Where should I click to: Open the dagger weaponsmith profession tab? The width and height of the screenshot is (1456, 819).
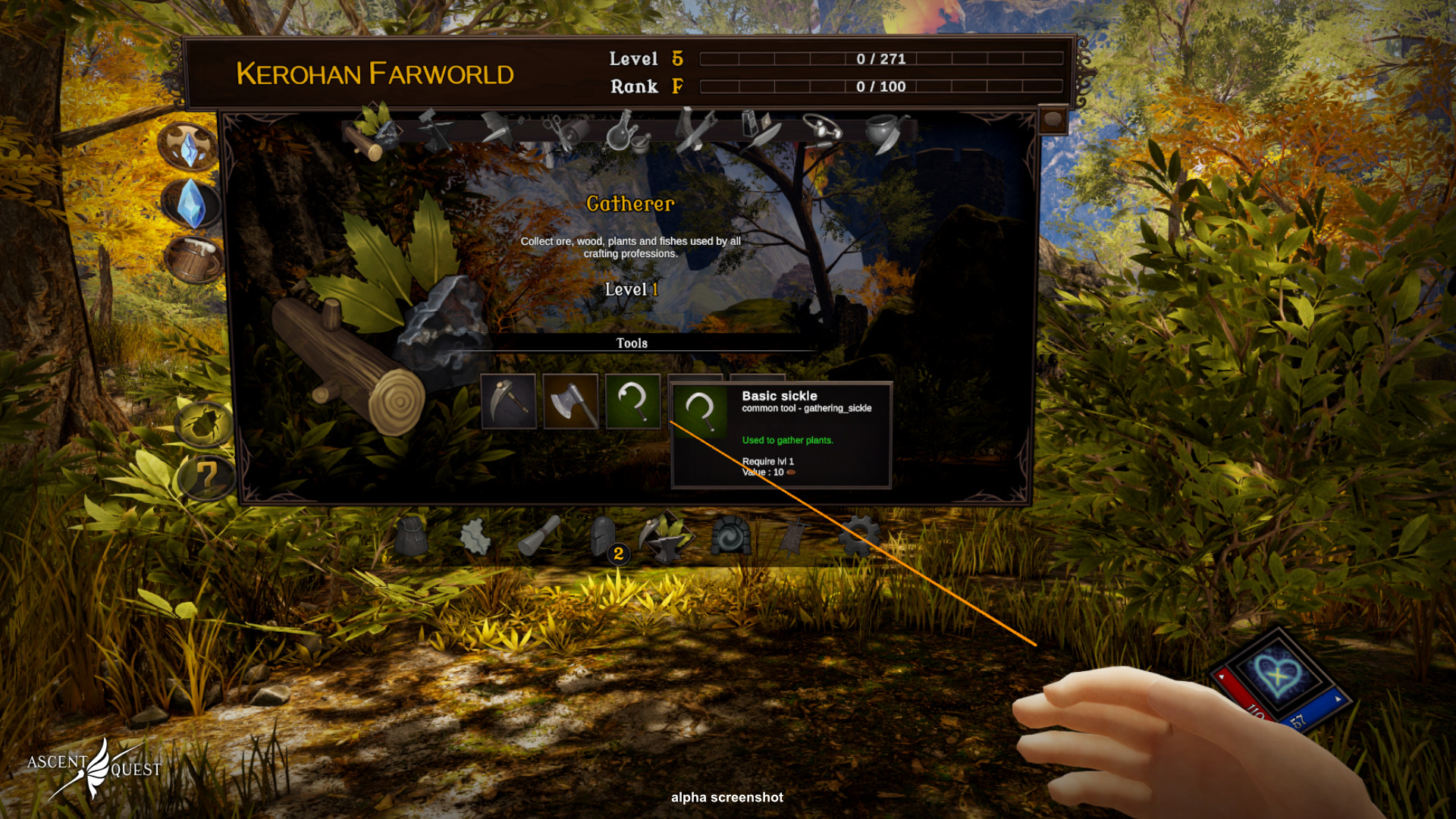(498, 130)
